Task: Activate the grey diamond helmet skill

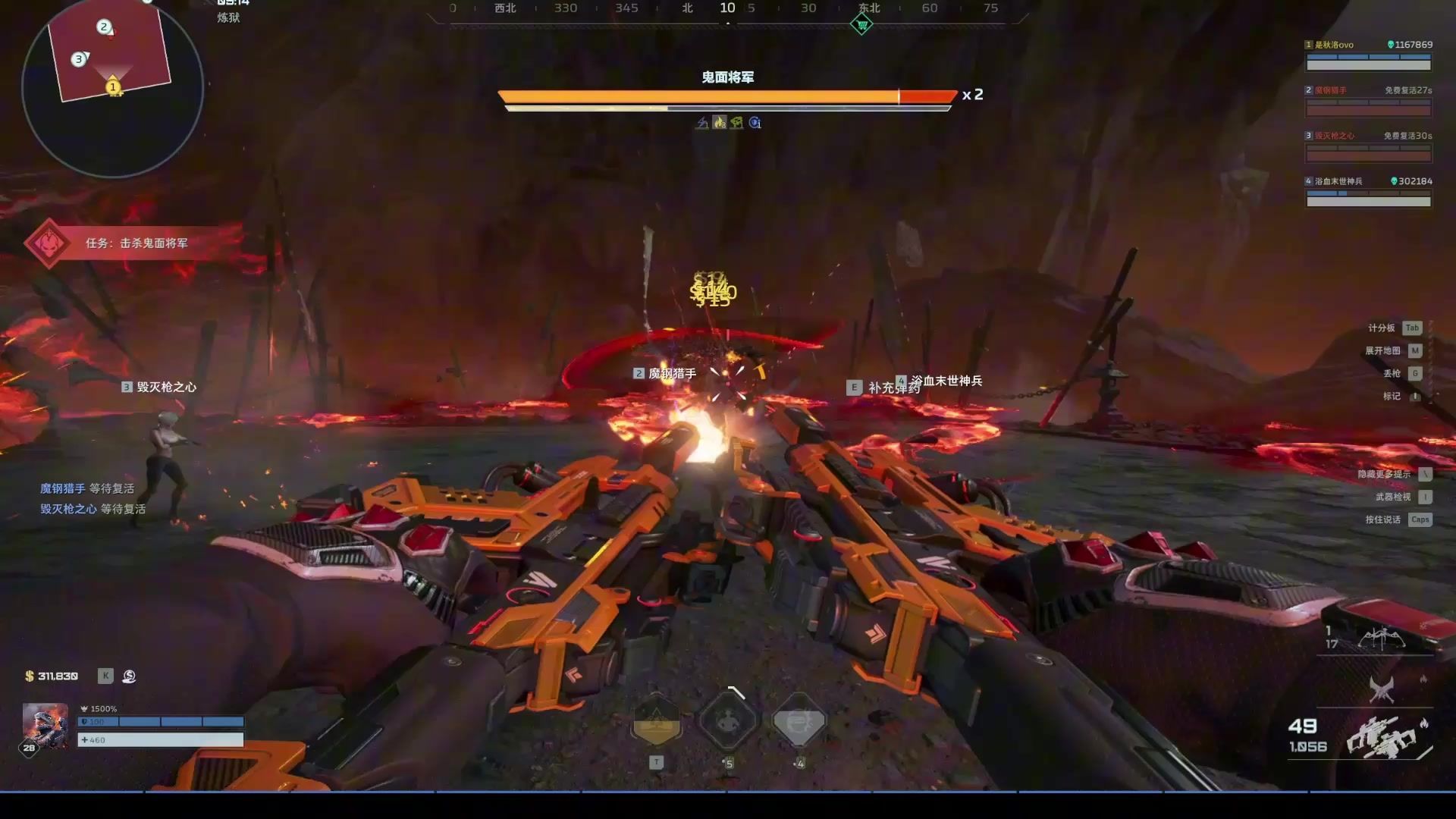Action: click(799, 721)
